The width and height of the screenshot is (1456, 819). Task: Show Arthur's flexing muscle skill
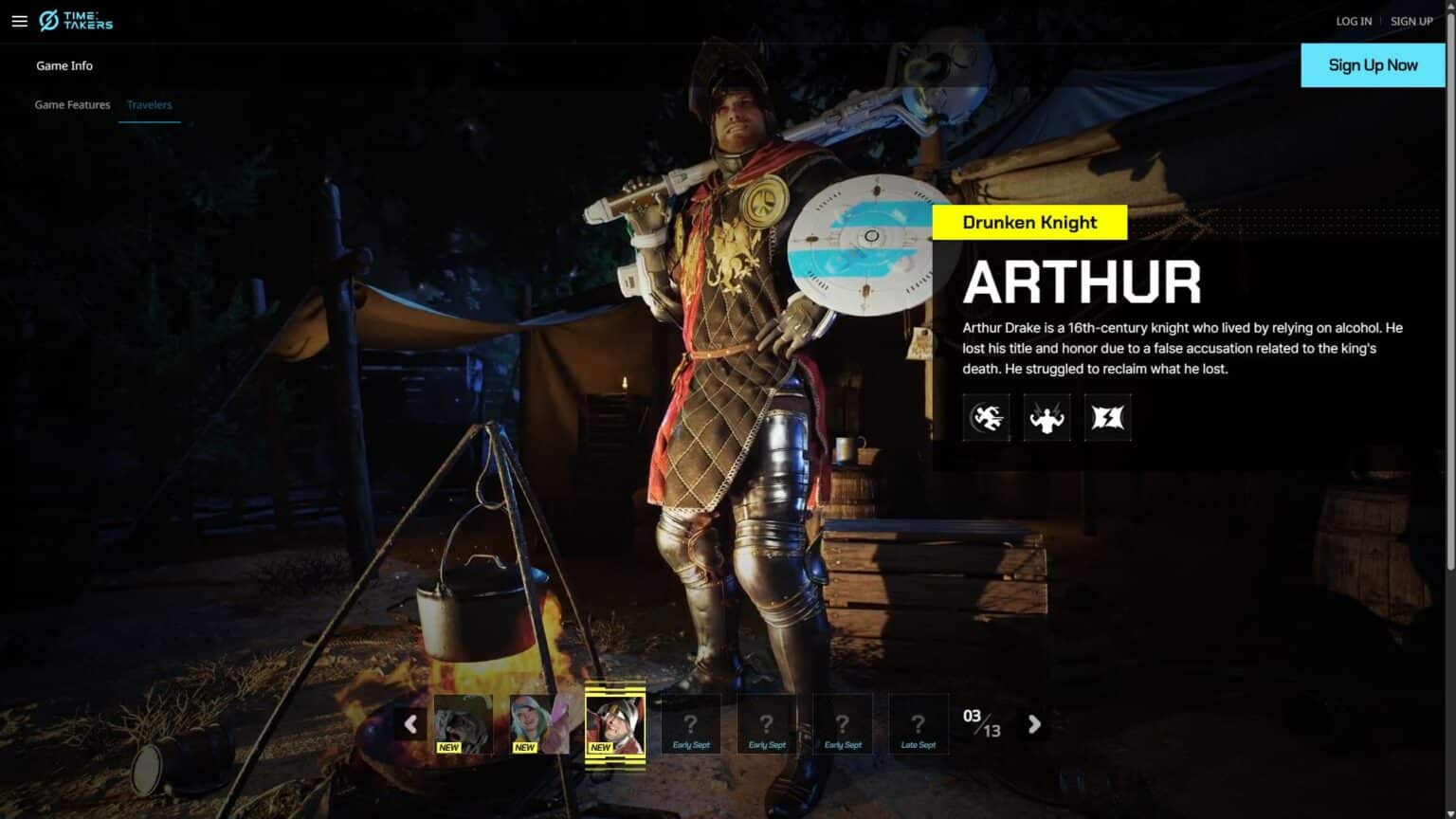(1046, 417)
